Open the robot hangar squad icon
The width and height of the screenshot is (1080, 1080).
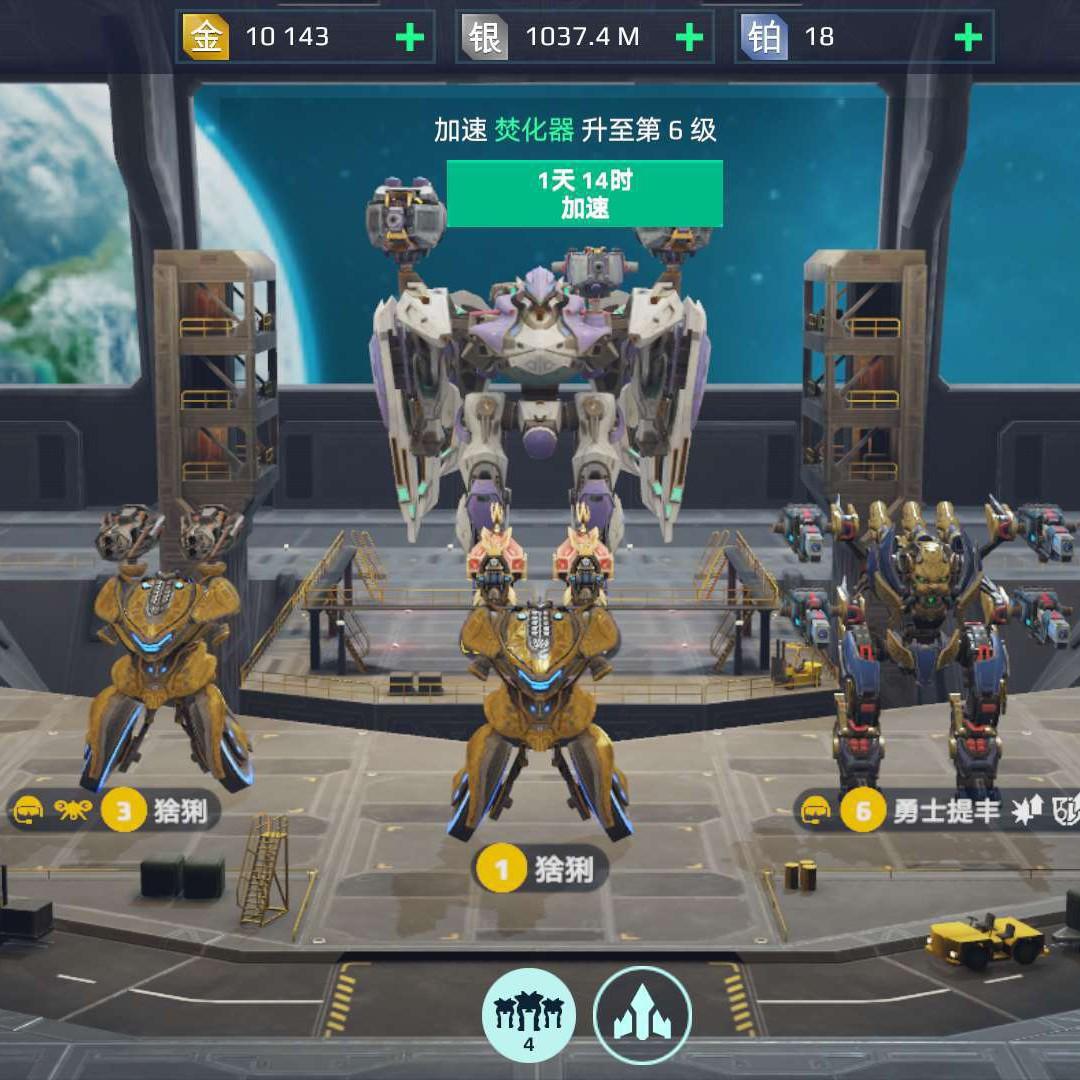(x=529, y=1013)
